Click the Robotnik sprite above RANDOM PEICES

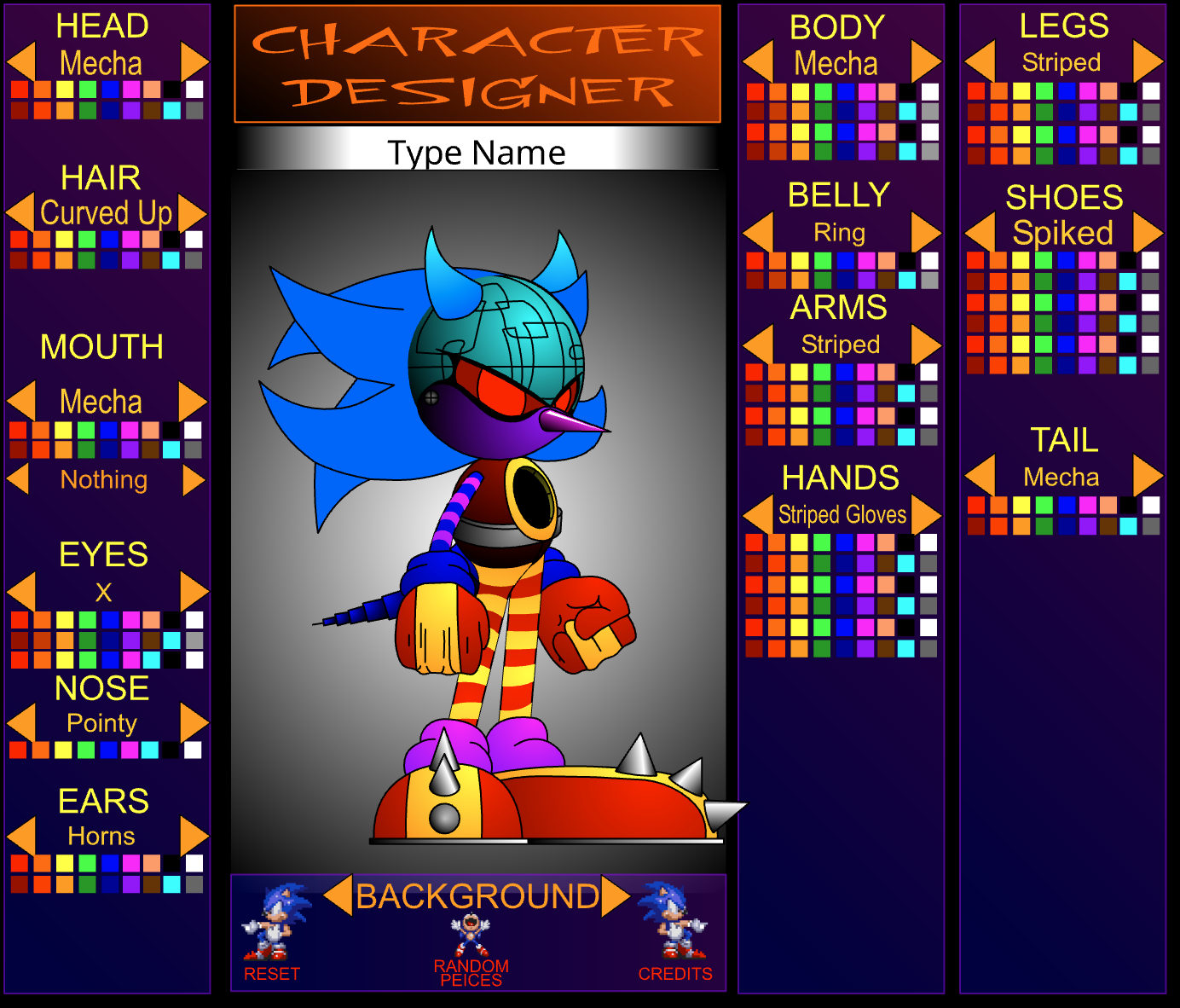pyautogui.click(x=470, y=934)
